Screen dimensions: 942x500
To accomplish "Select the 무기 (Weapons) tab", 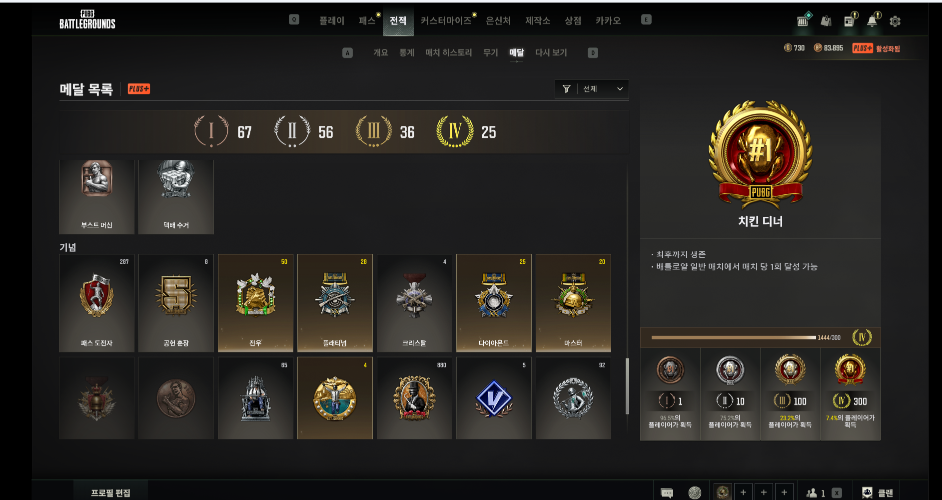I will pos(491,52).
